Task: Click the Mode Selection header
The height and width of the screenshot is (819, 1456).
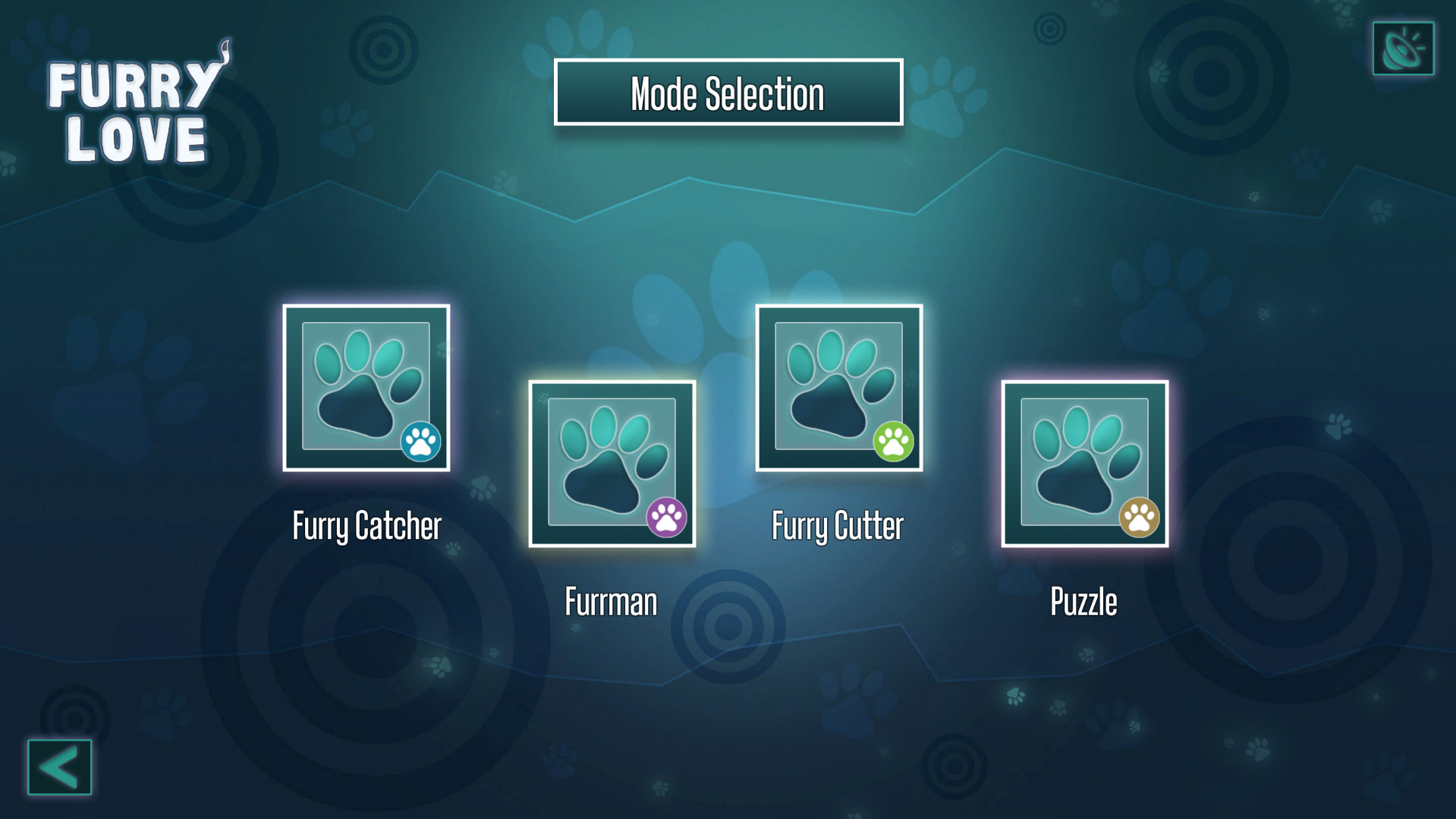Action: 728,93
